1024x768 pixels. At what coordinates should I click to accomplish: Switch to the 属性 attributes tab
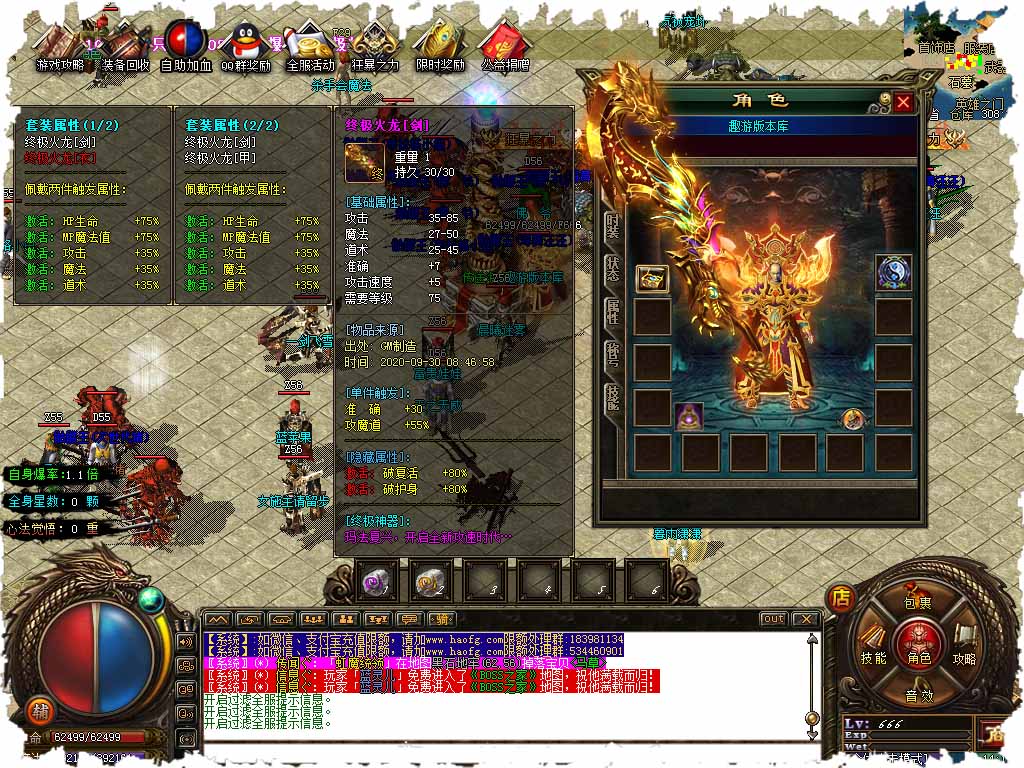click(612, 311)
